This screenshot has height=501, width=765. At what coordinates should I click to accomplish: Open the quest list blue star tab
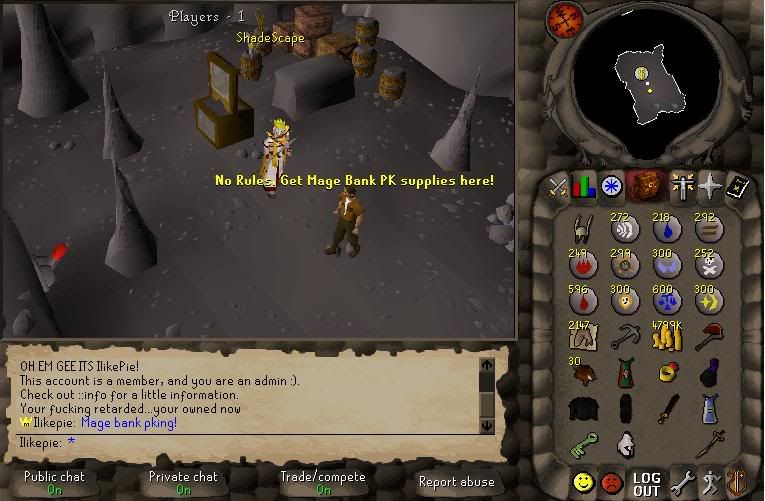(x=611, y=185)
